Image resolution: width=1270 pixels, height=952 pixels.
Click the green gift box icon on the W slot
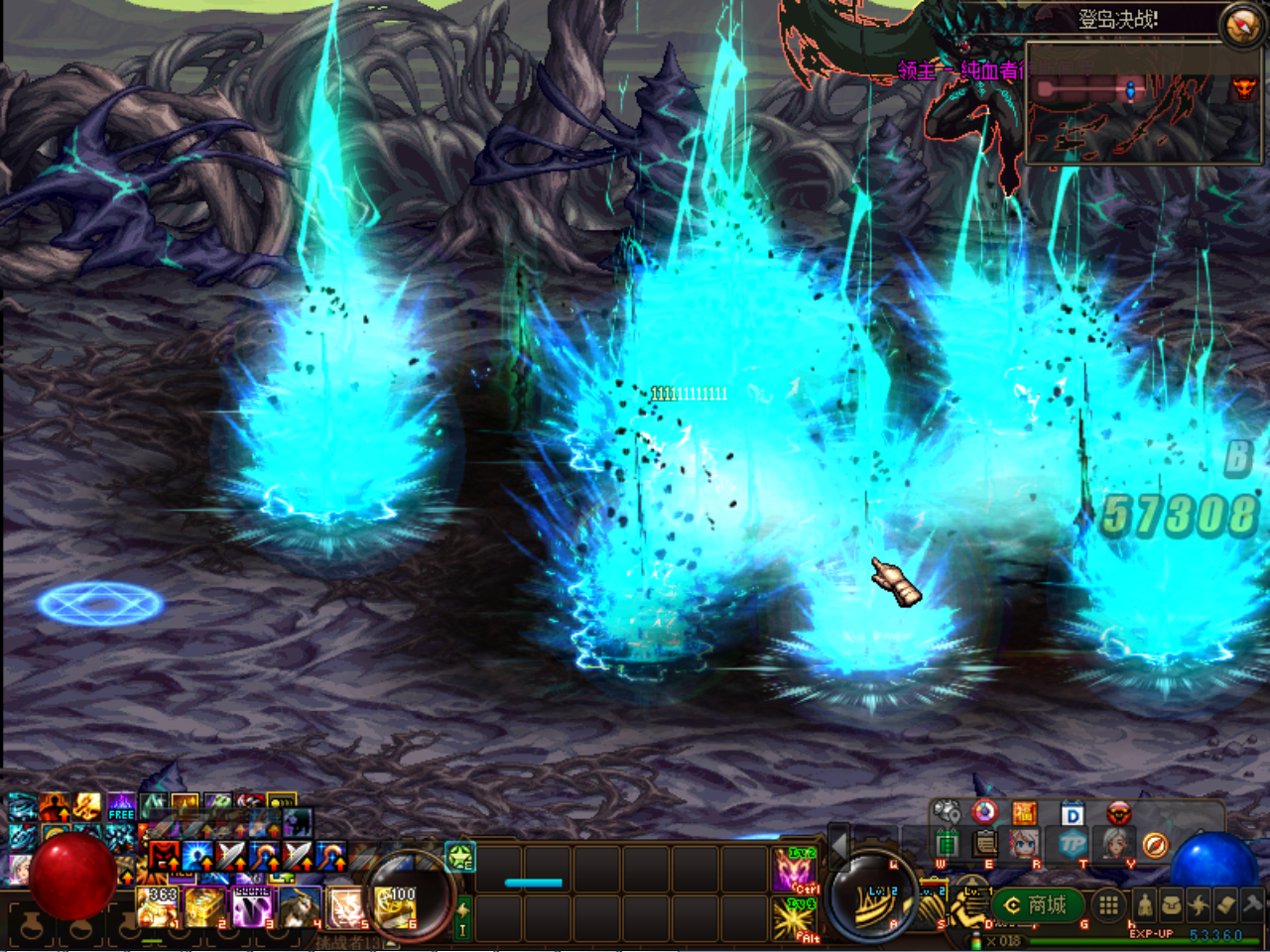tap(947, 845)
